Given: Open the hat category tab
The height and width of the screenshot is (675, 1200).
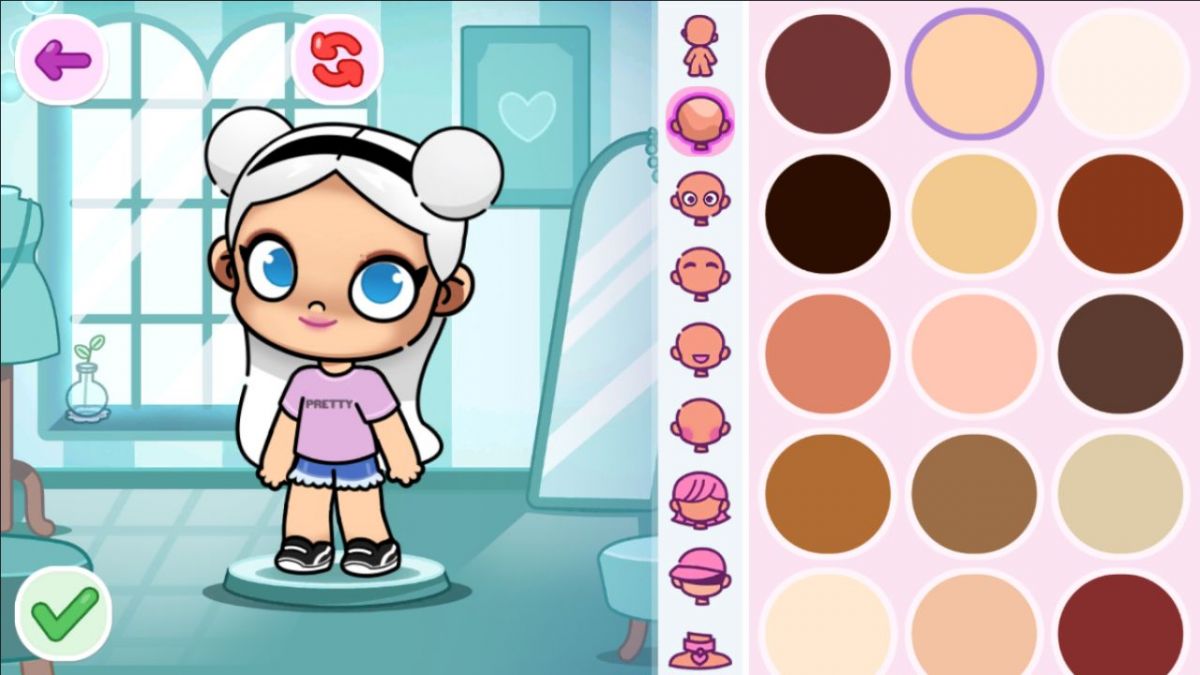Looking at the screenshot, I should point(700,573).
